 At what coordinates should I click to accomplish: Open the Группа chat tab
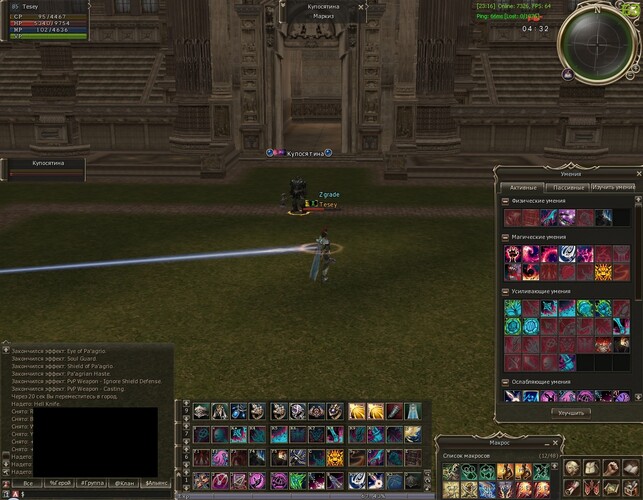tap(92, 483)
